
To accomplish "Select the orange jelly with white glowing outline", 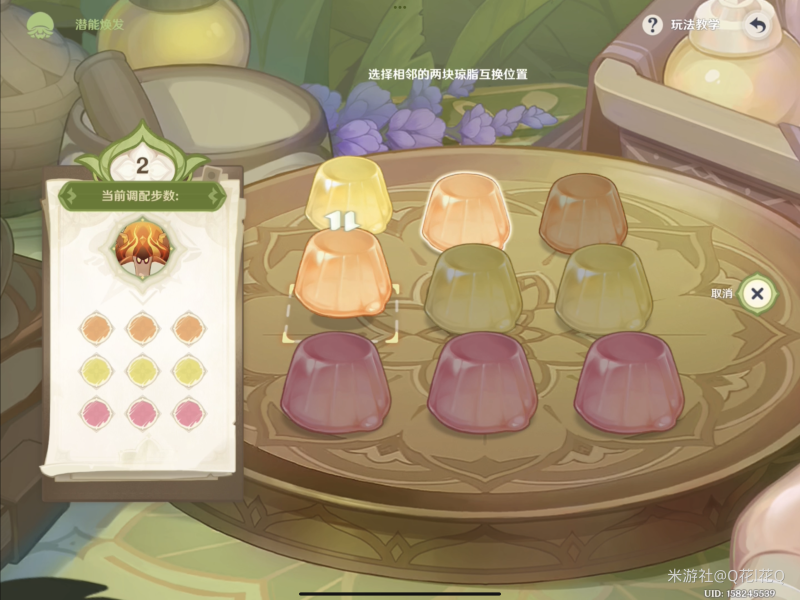I will [x=465, y=208].
